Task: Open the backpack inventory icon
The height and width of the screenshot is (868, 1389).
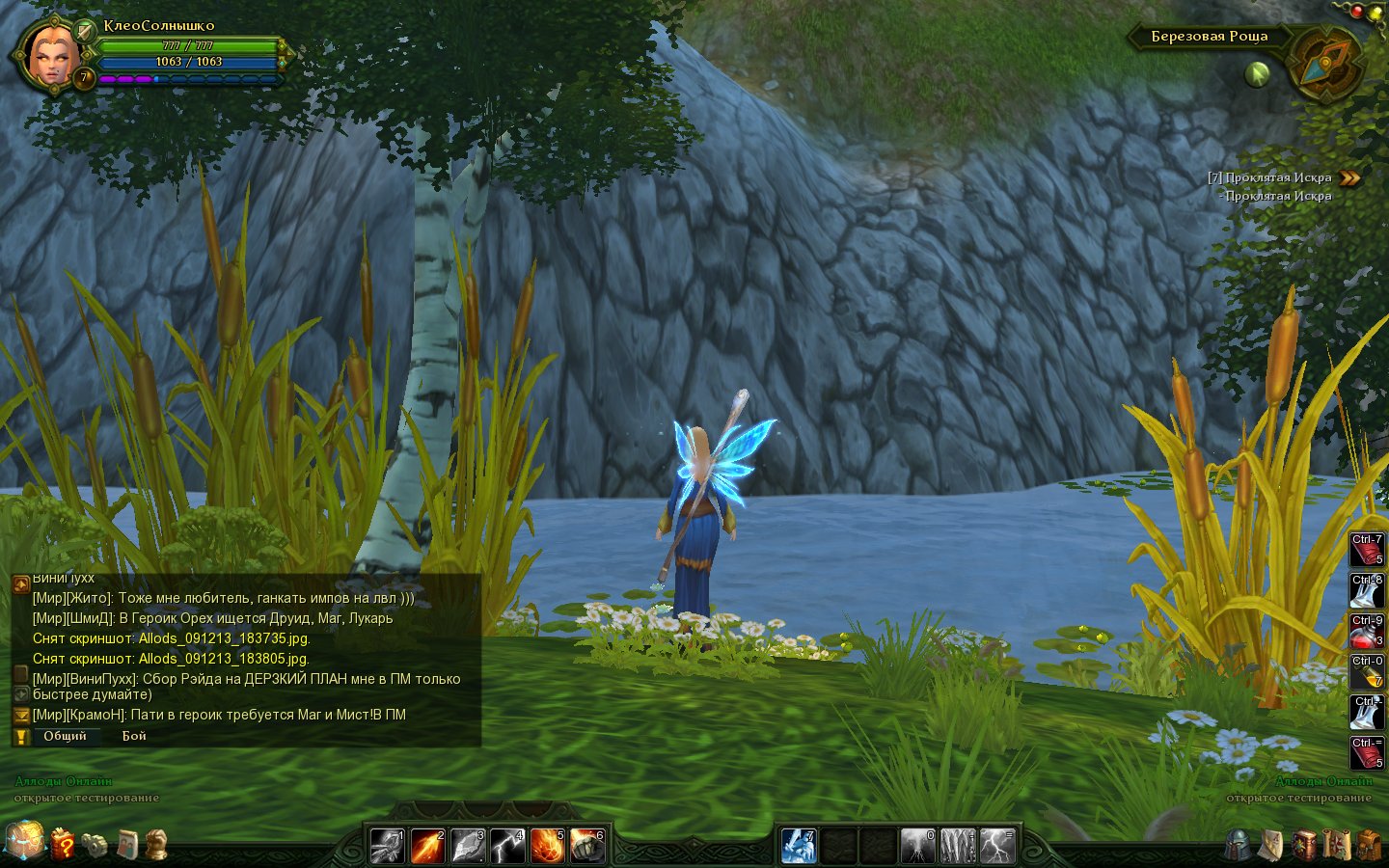Action: (1369, 846)
